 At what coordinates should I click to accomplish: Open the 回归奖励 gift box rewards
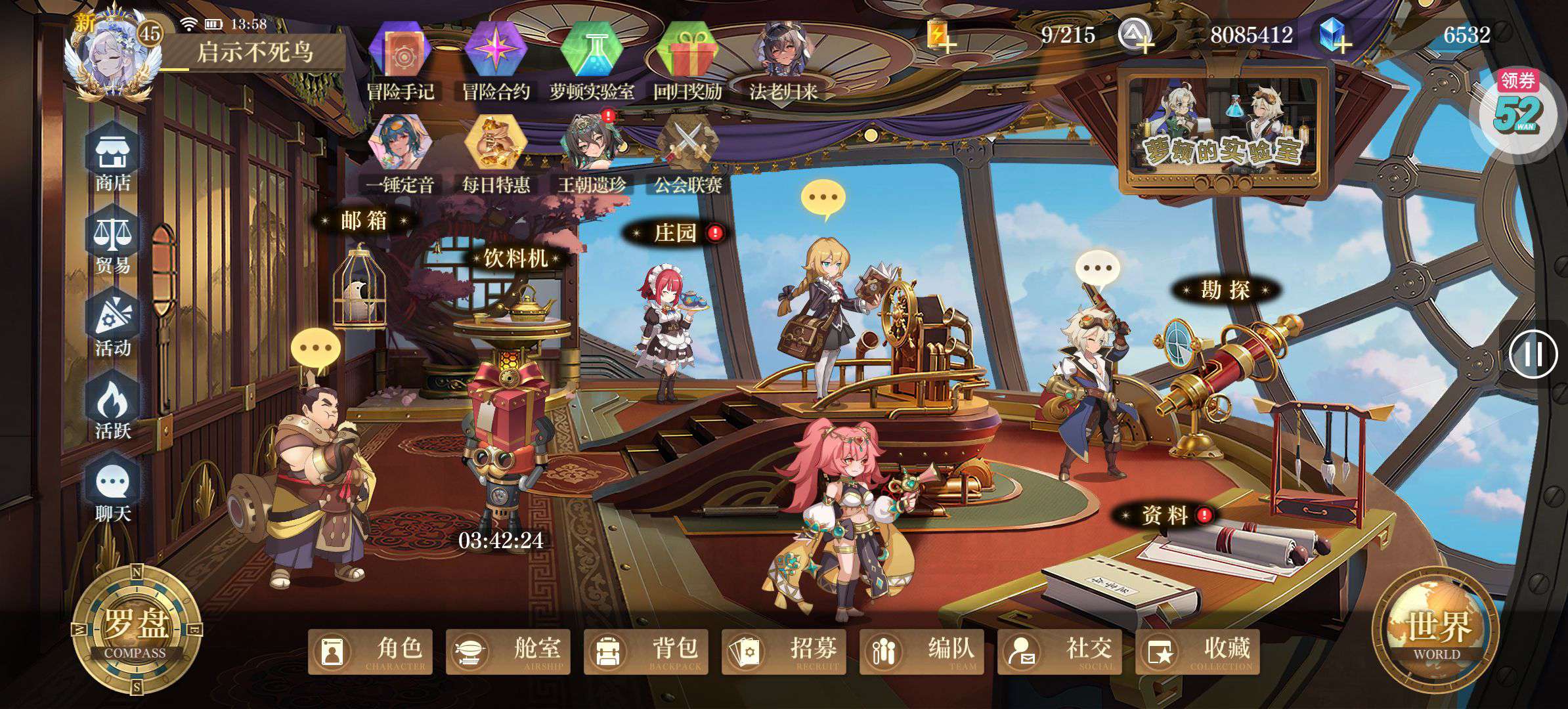687,60
